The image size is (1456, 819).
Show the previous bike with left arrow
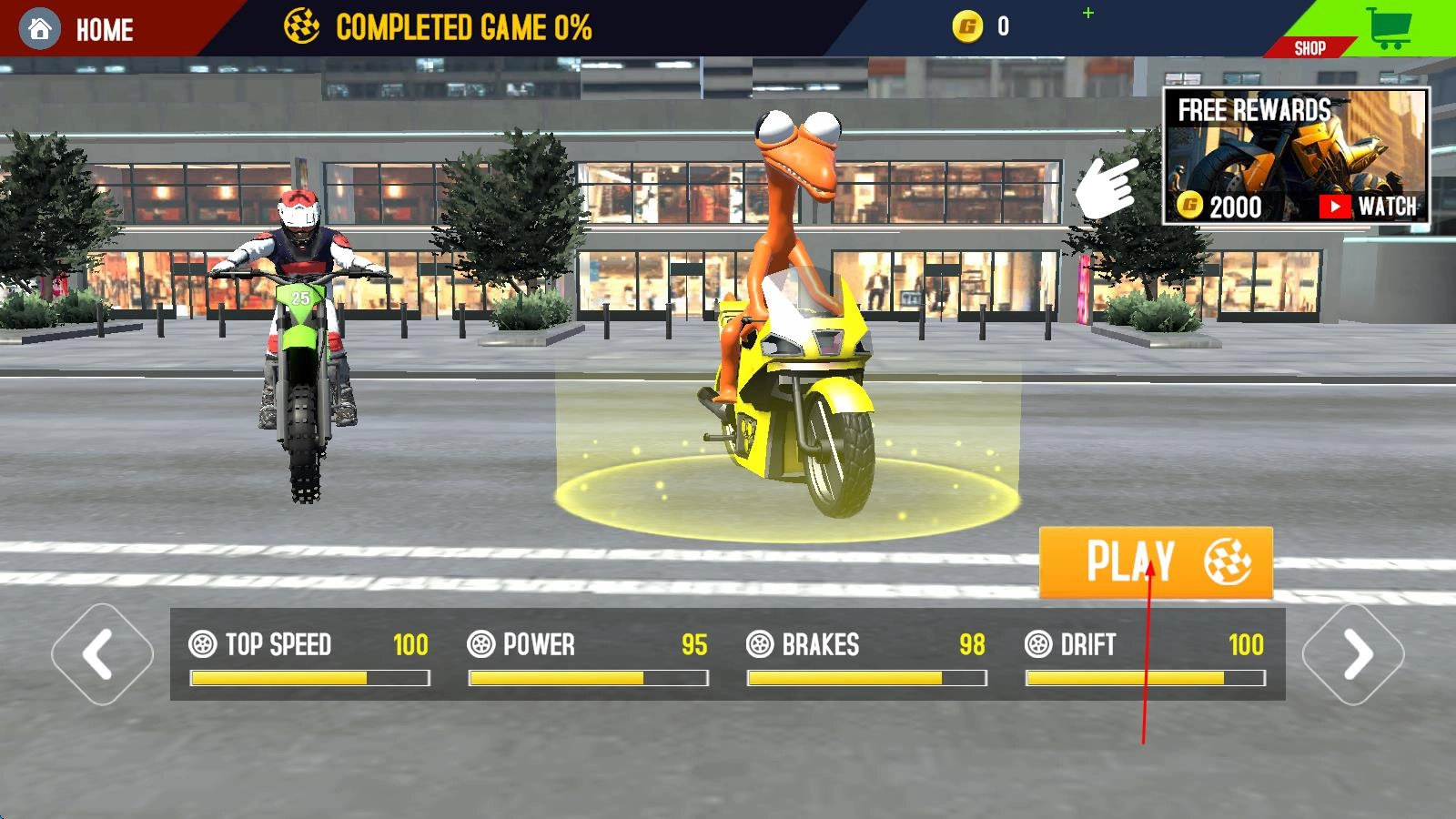(102, 653)
